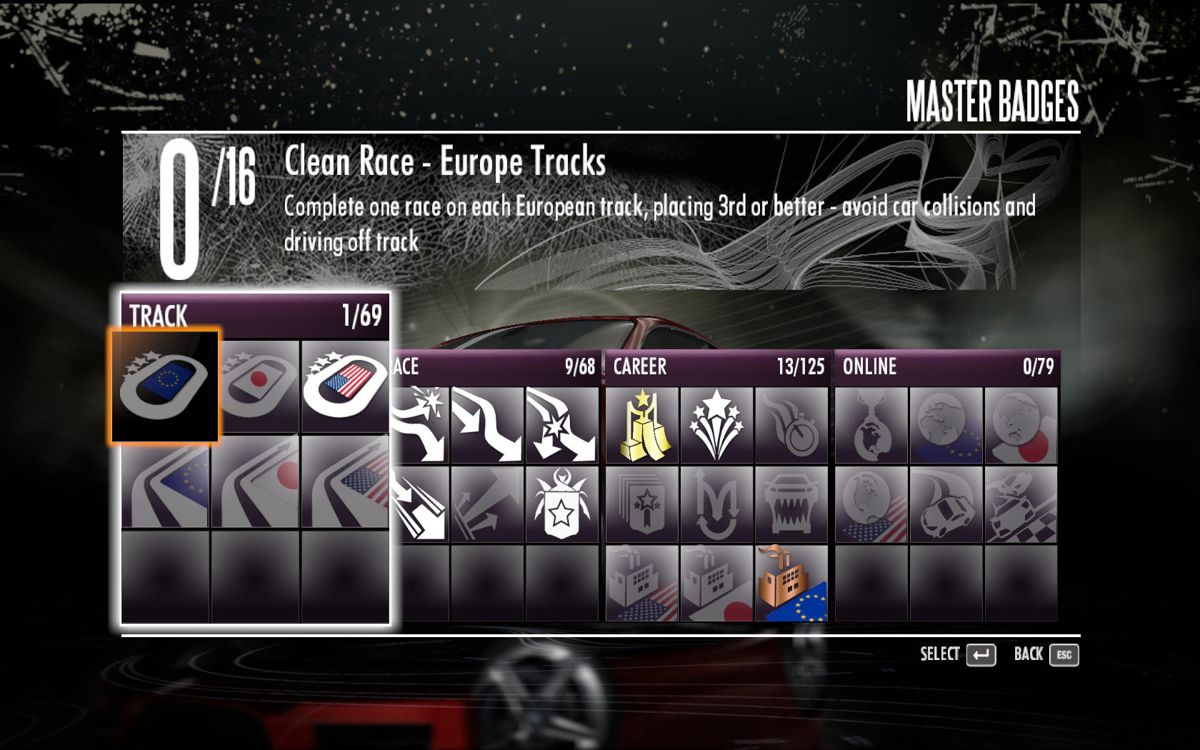Select the USA flag road badge

click(x=345, y=483)
